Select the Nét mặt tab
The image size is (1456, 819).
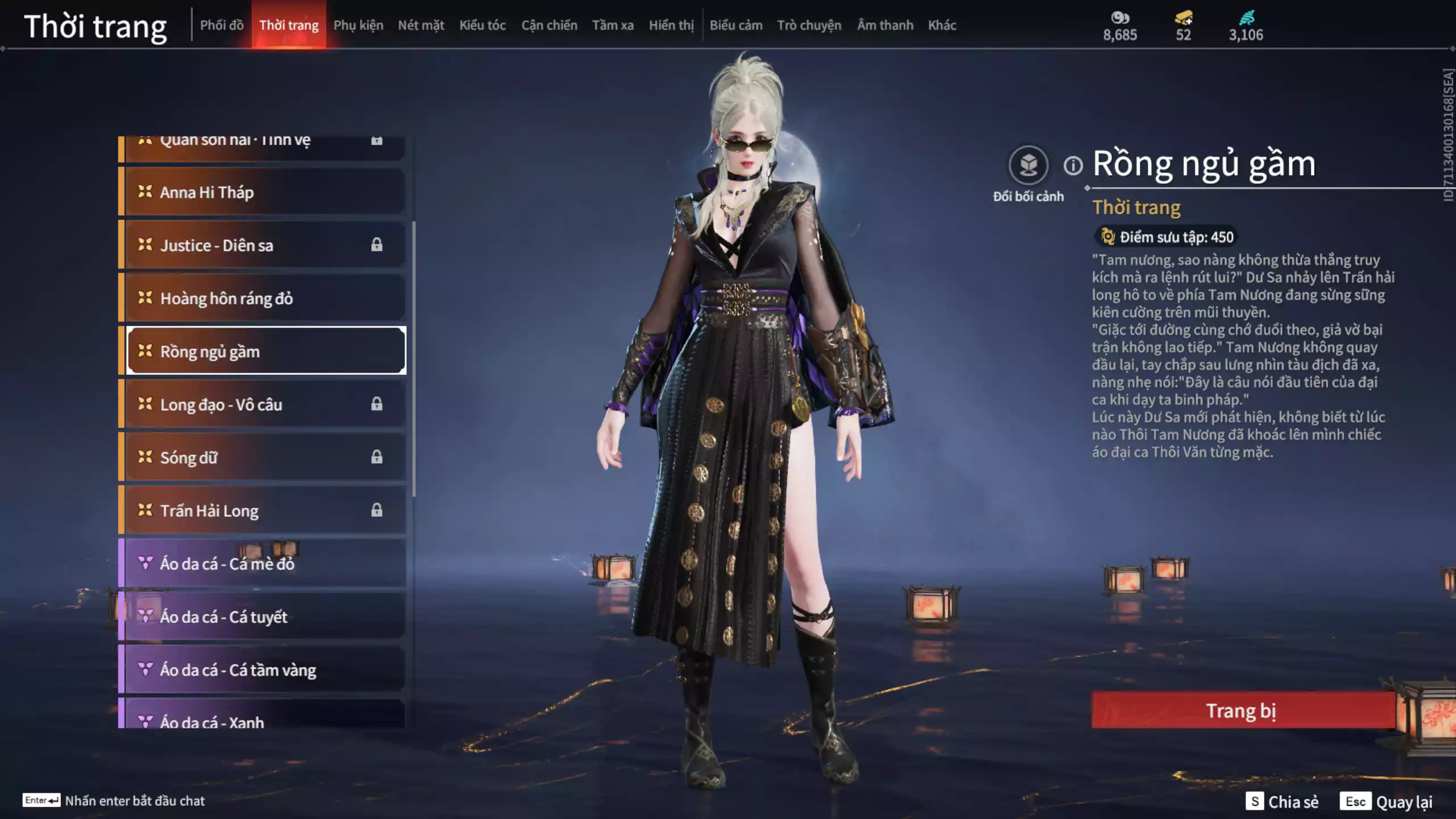421,25
